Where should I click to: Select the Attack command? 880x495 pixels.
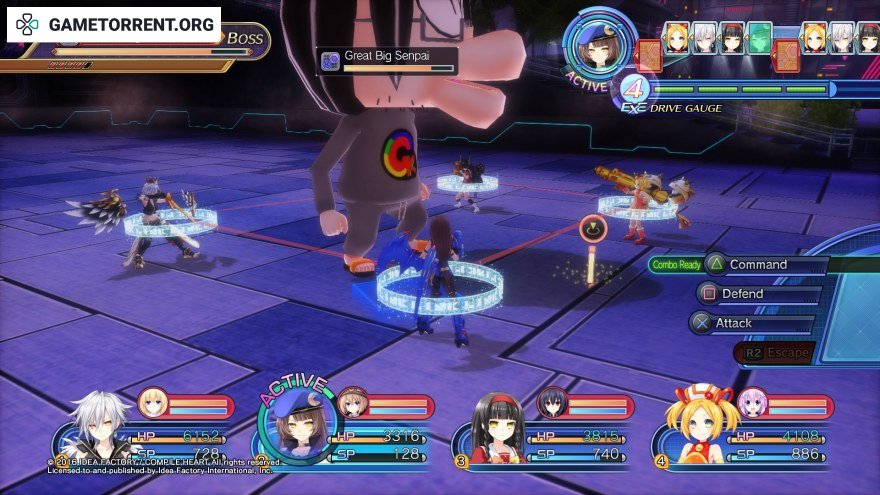pyautogui.click(x=733, y=323)
